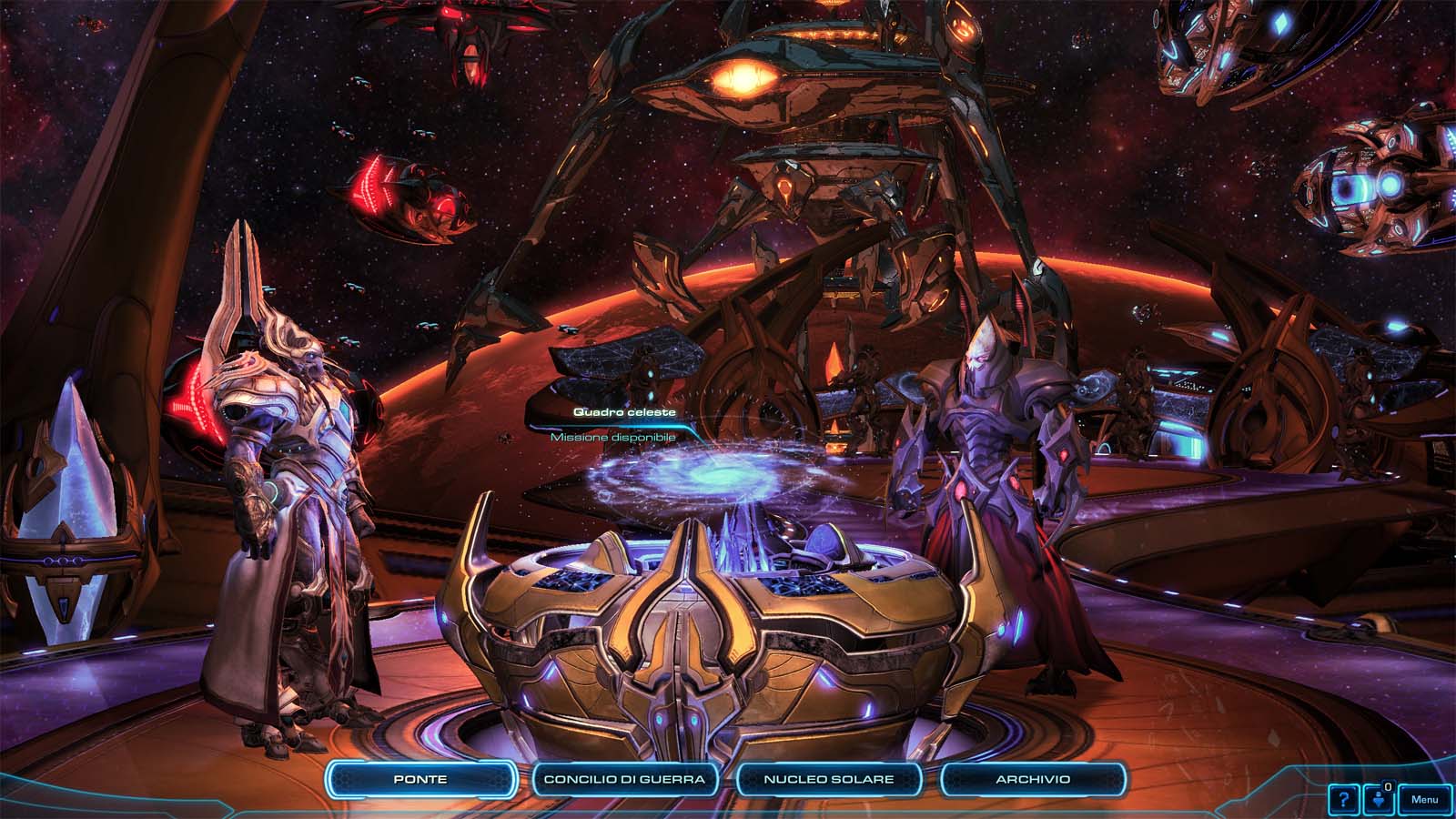Image resolution: width=1456 pixels, height=819 pixels.
Task: Select the Ponte navigation button
Action: 420,779
